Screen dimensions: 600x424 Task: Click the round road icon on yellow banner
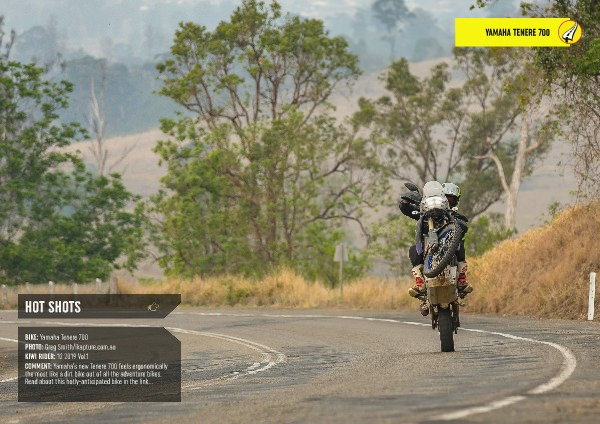(568, 32)
